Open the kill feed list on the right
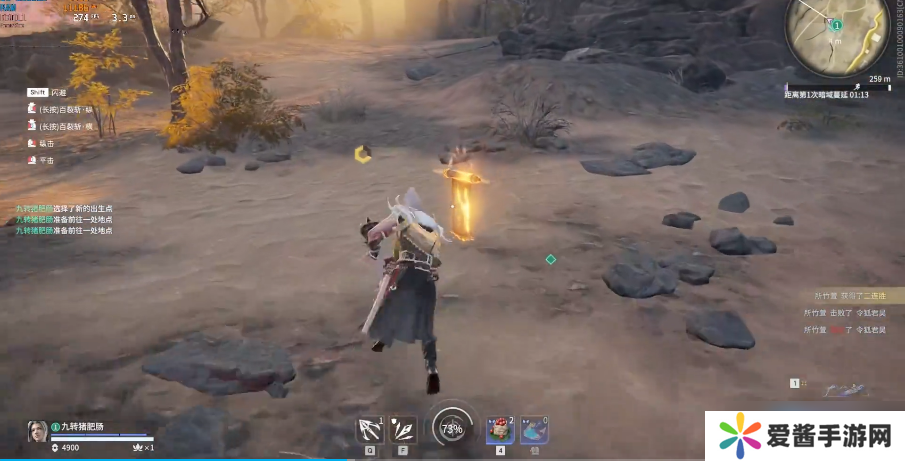 849,312
